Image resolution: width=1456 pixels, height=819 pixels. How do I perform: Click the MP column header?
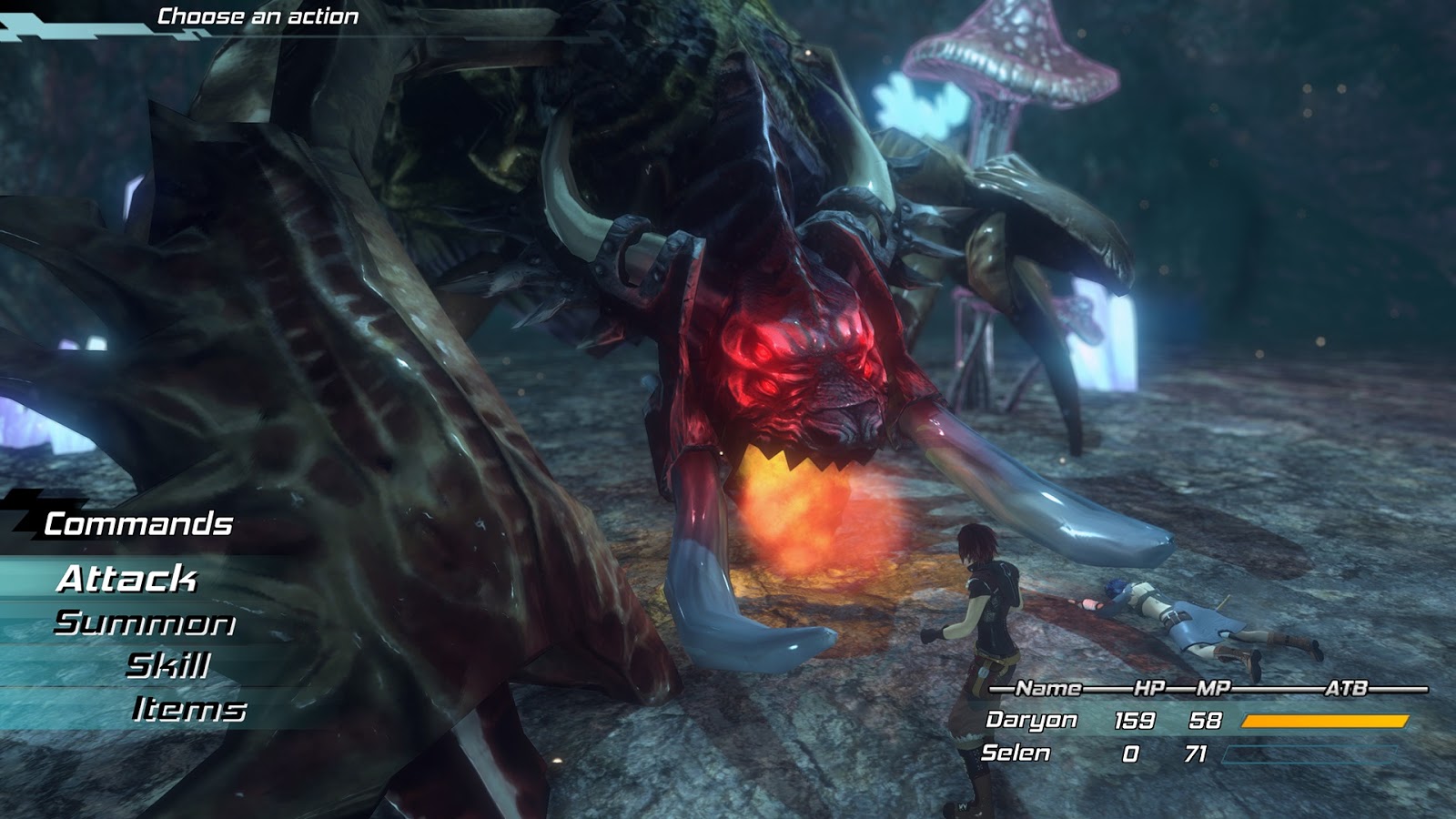pos(1213,690)
